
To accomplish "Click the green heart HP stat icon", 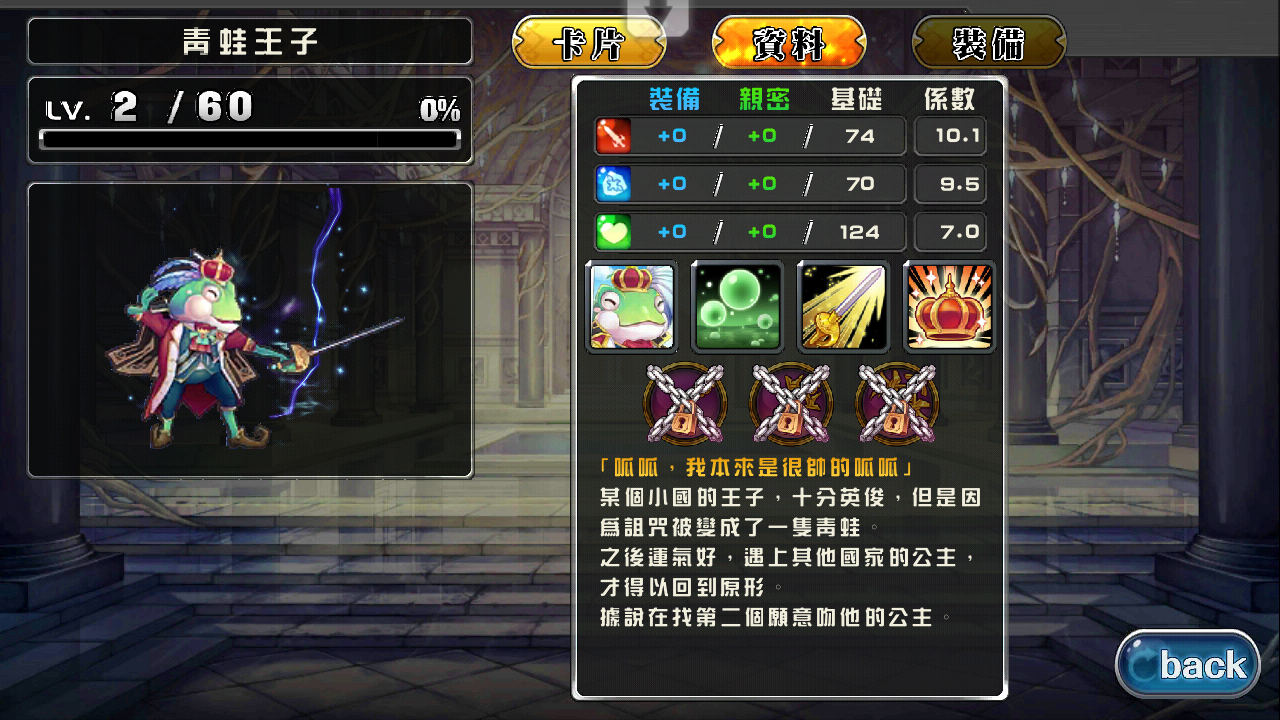I will click(x=613, y=232).
